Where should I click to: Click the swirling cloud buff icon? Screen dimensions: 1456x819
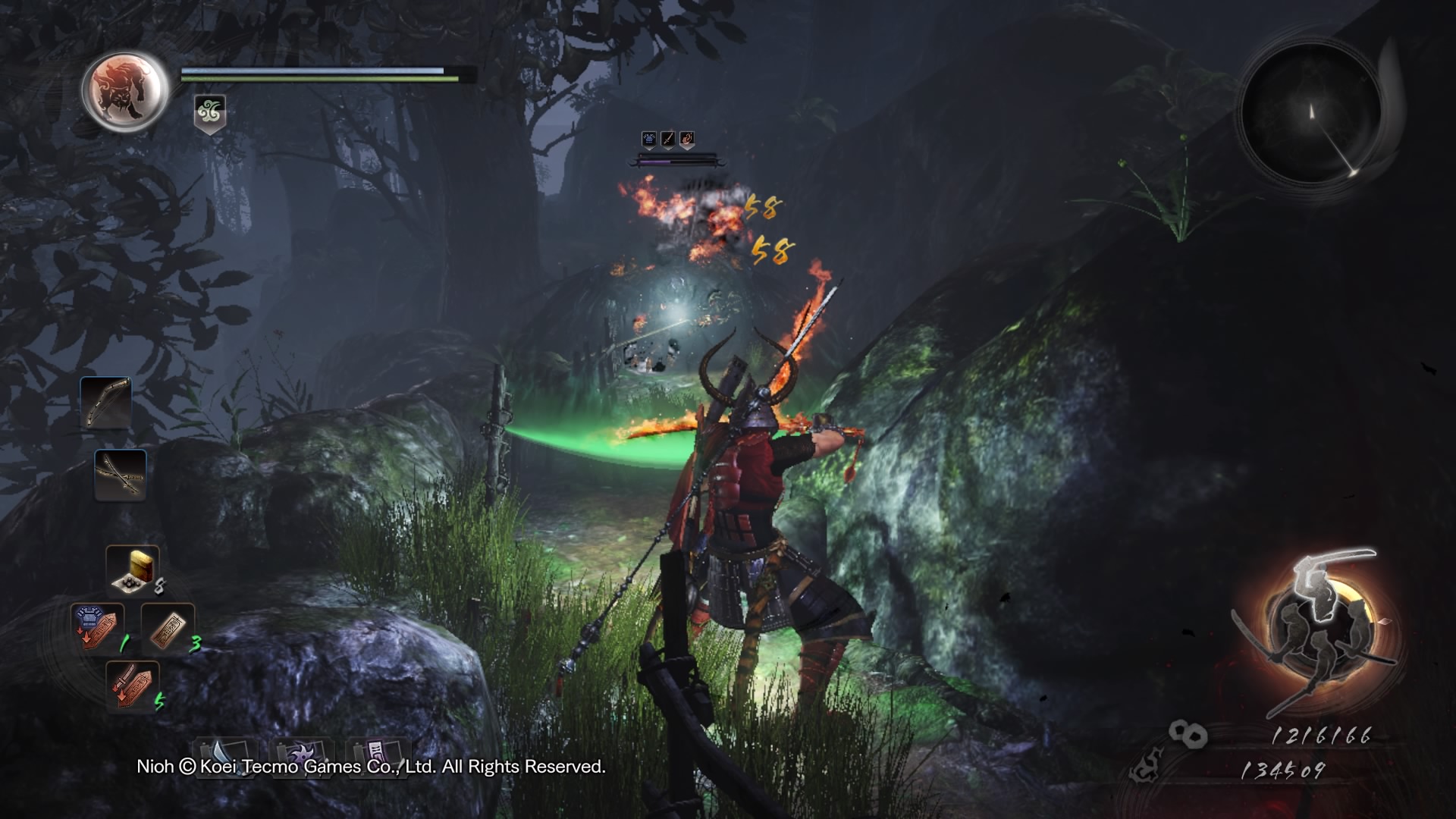(209, 113)
